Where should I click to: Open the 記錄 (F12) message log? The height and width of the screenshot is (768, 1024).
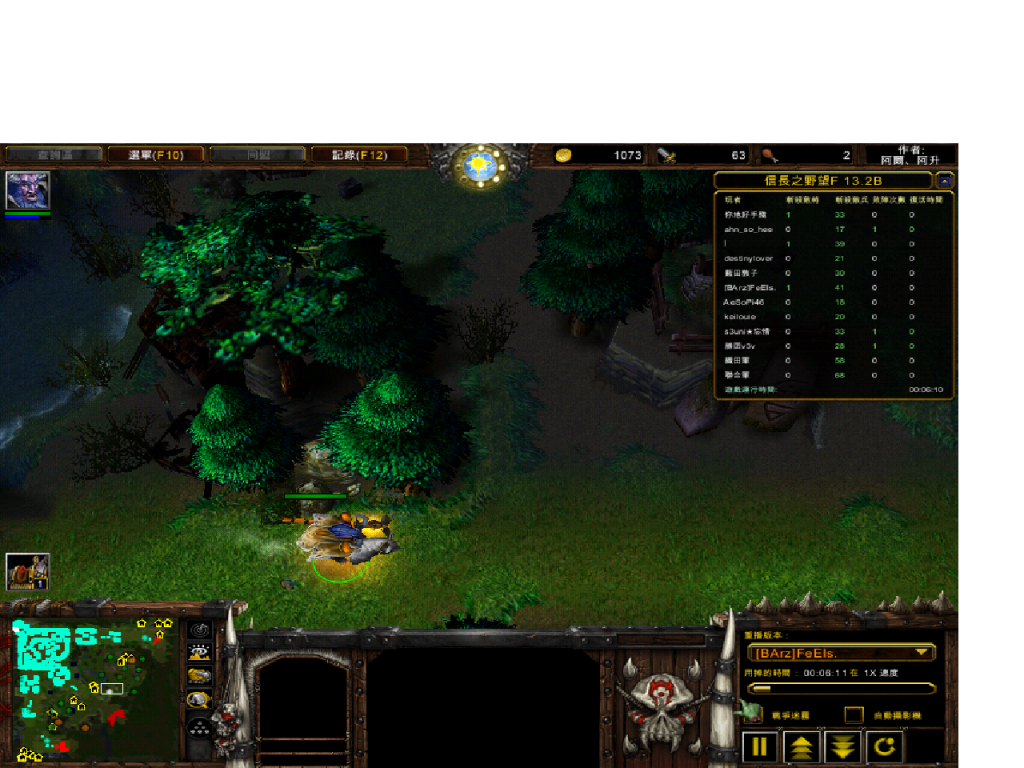pos(359,155)
